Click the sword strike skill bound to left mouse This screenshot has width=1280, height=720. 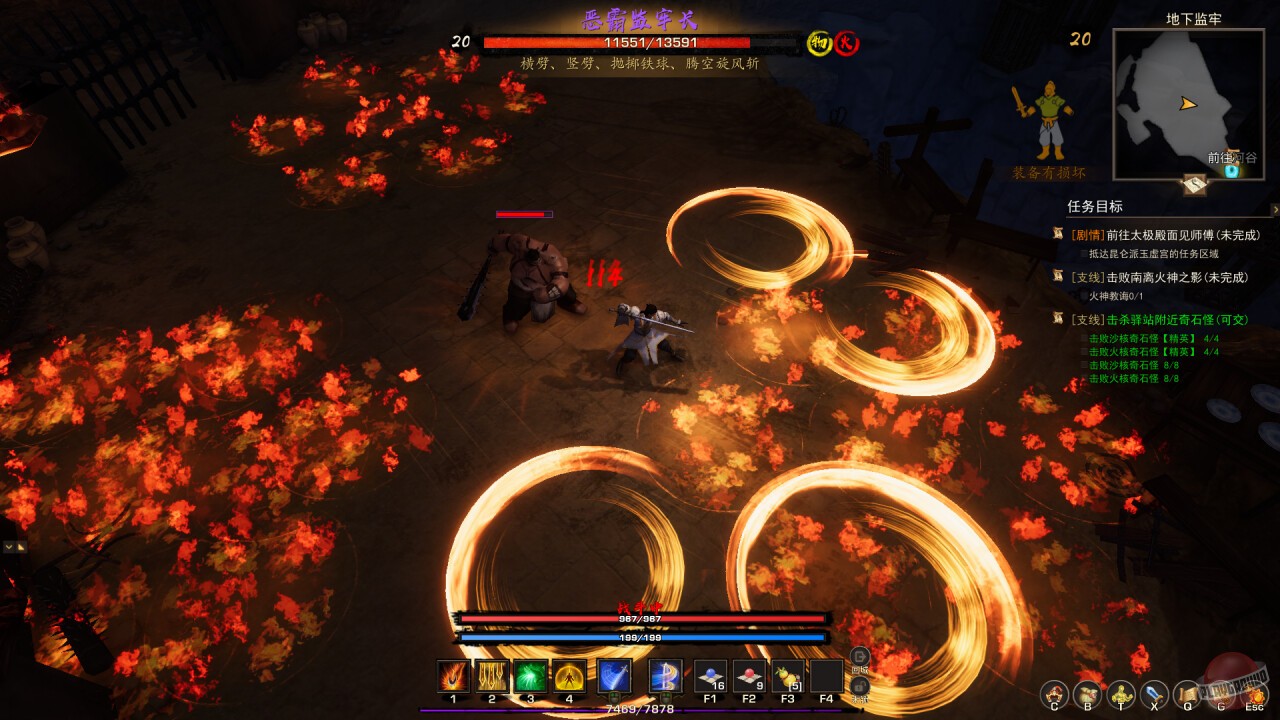click(615, 675)
